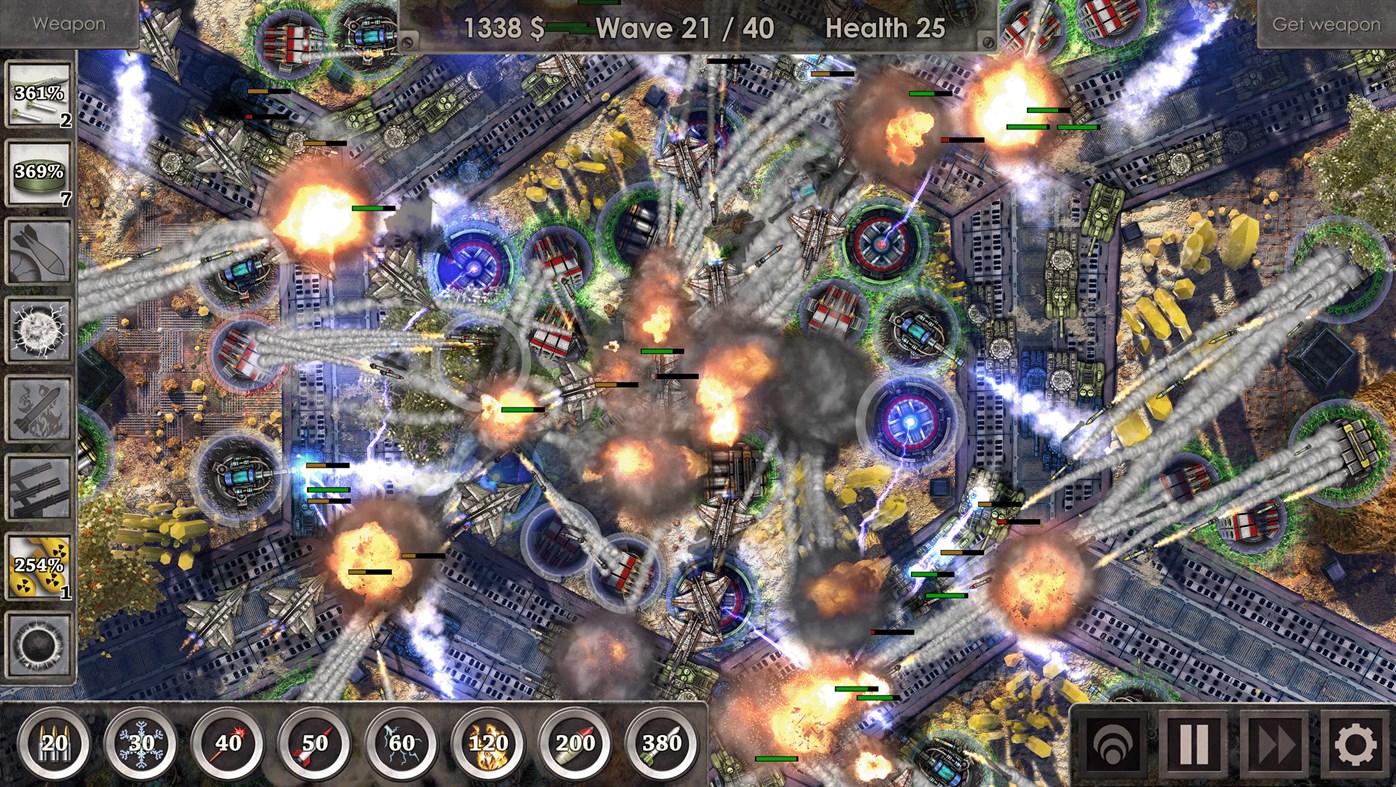Open the settings gear menu

pyautogui.click(x=1354, y=742)
